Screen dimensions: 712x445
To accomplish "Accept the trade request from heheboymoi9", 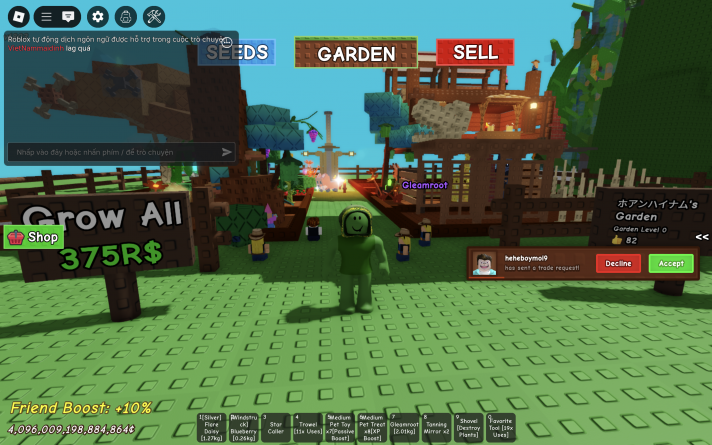I will pyautogui.click(x=670, y=264).
